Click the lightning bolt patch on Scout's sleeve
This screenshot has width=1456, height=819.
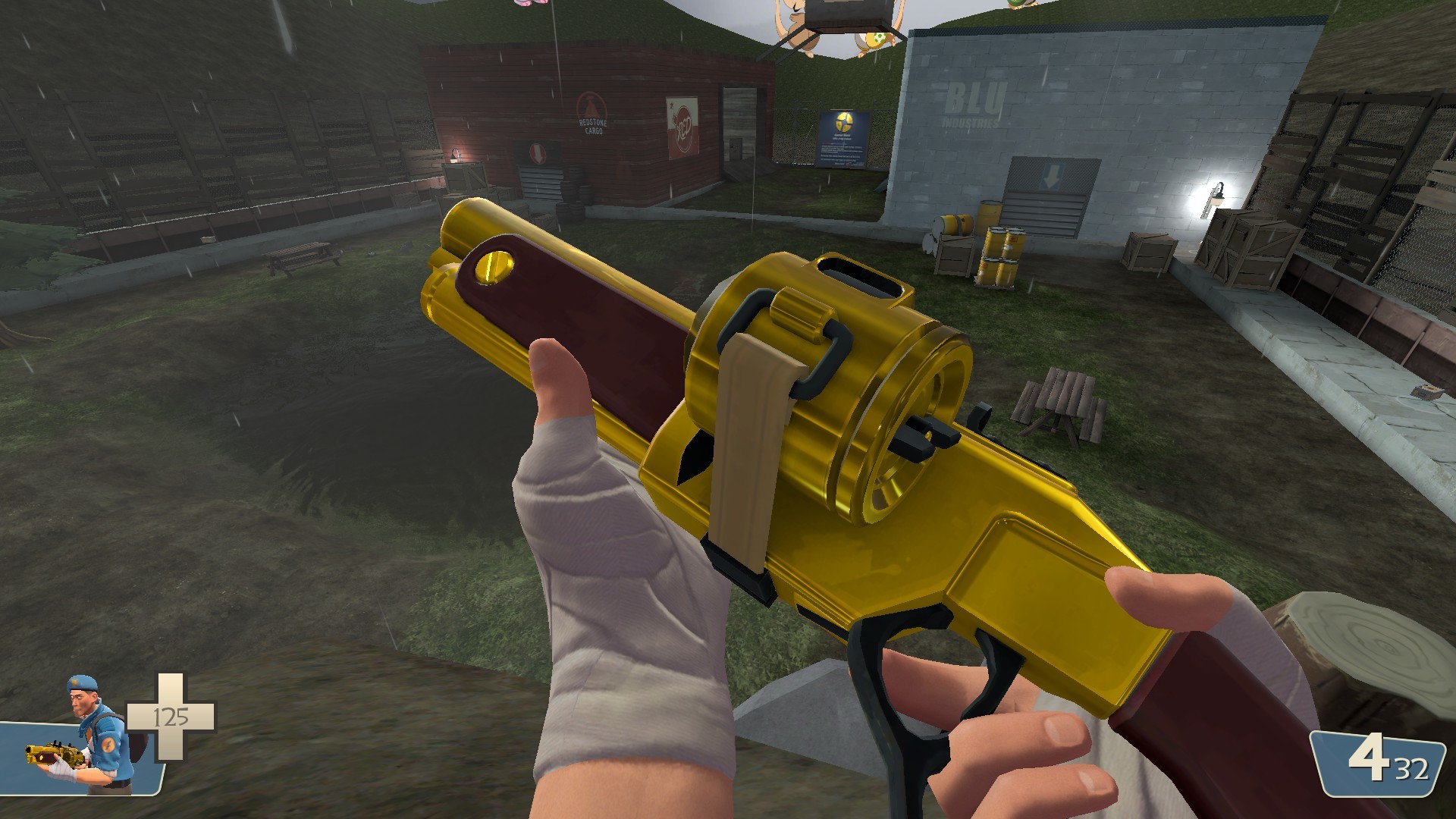[x=109, y=745]
